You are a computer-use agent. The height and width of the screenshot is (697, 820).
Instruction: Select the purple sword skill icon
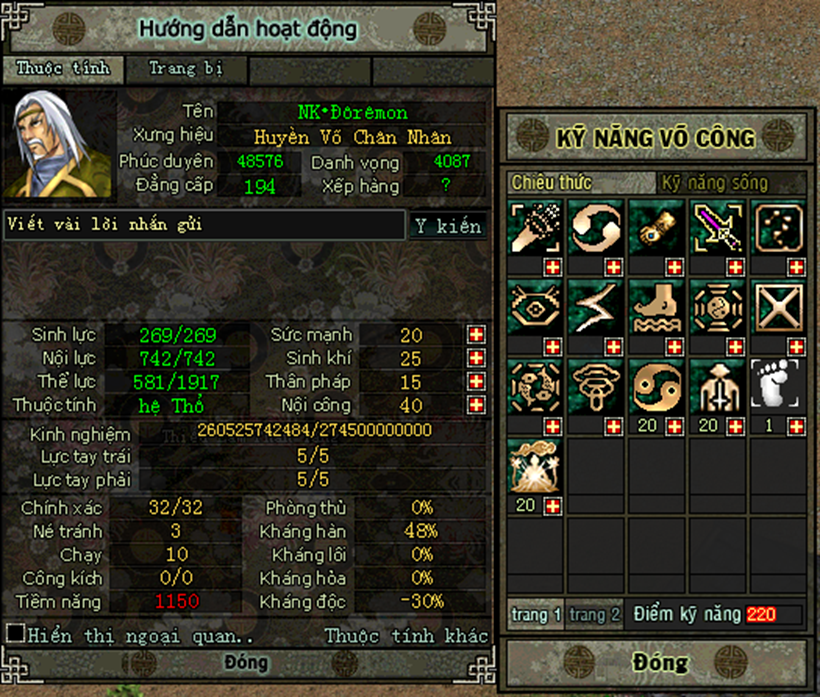point(714,227)
